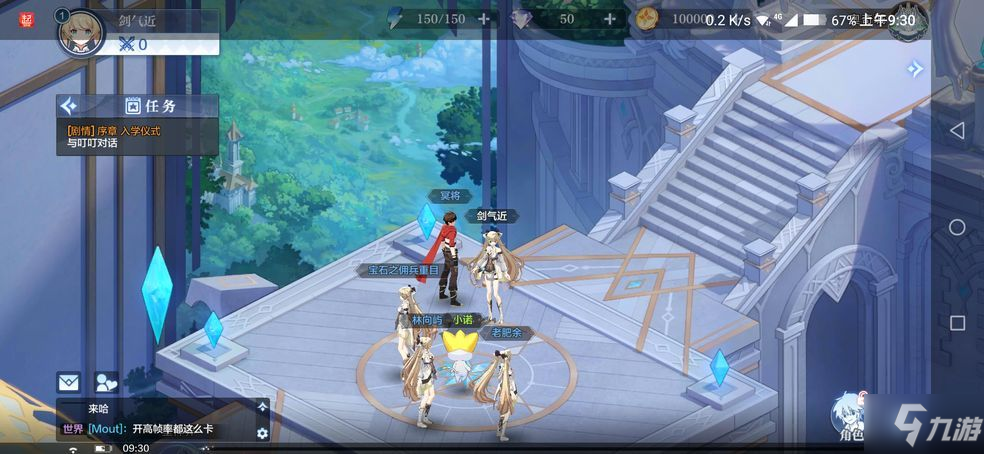
Task: Add gems with the plus button
Action: tap(609, 19)
